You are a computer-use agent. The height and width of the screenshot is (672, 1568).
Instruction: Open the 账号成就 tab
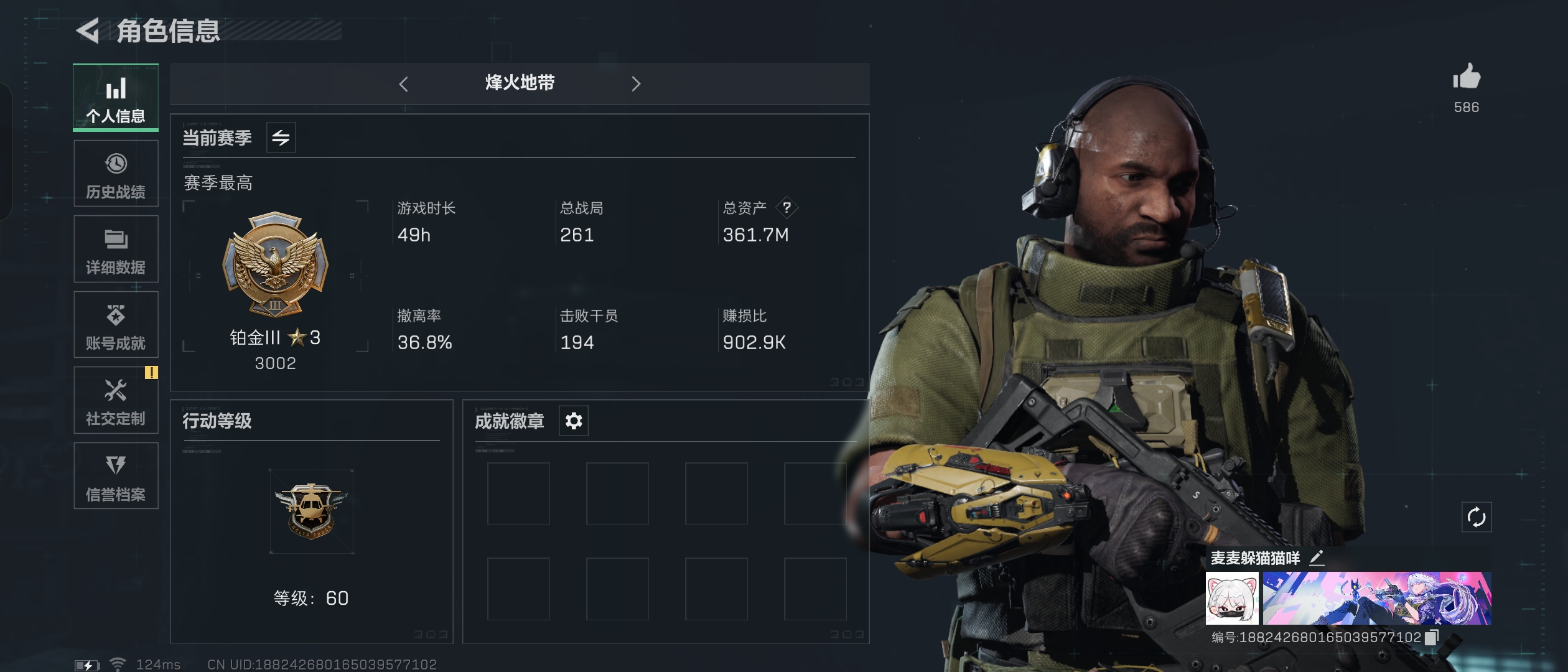click(x=116, y=325)
